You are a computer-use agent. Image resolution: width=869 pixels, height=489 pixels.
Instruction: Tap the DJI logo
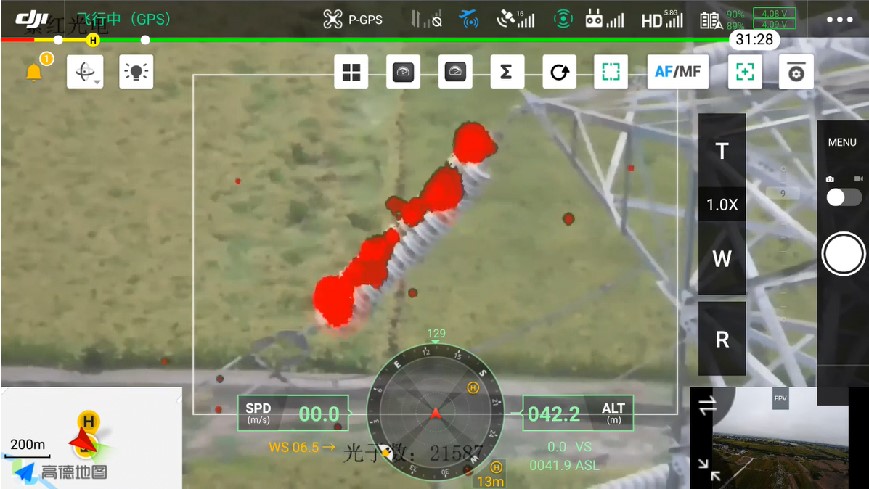32,18
